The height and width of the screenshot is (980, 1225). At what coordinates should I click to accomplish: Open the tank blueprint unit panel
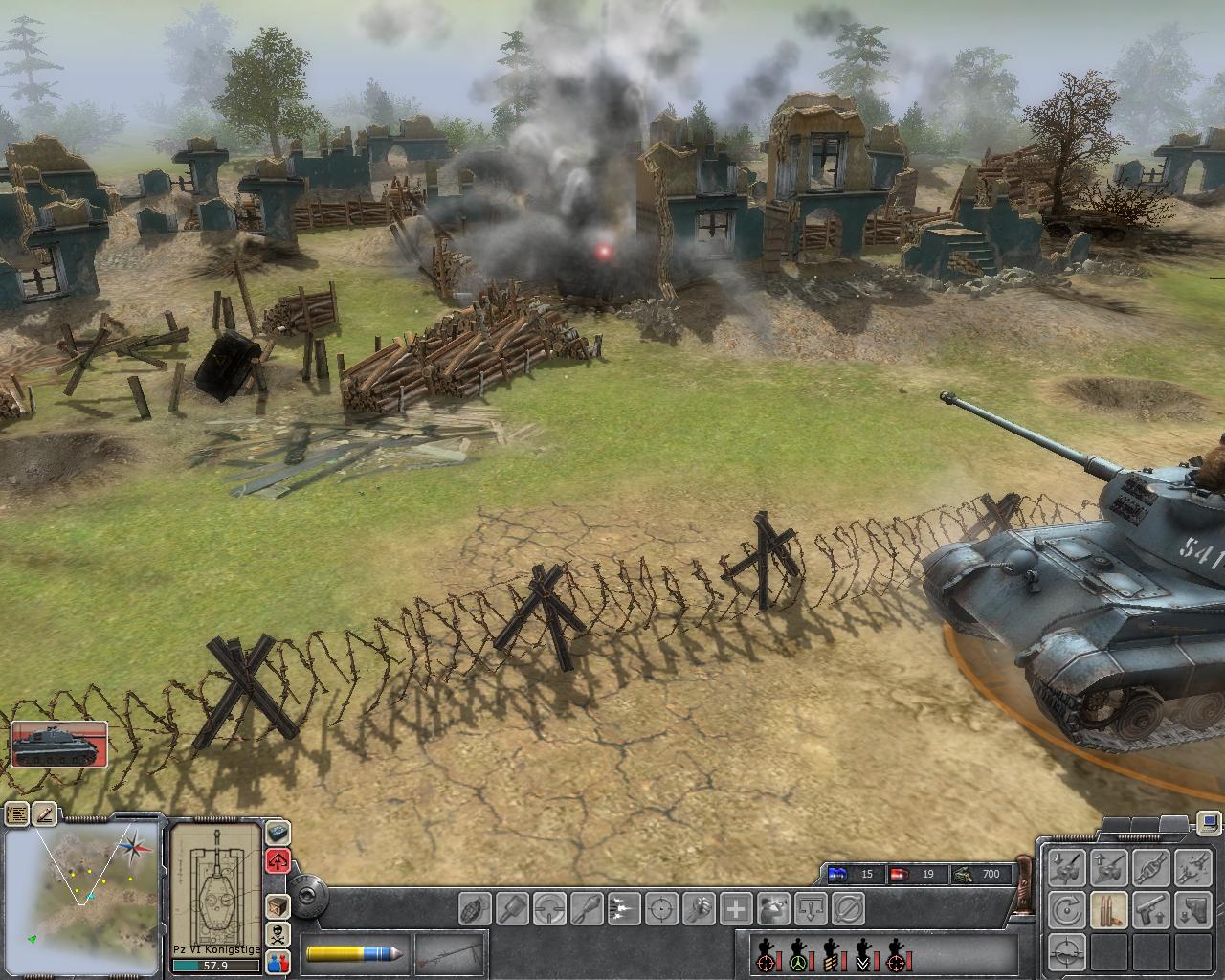coord(215,884)
